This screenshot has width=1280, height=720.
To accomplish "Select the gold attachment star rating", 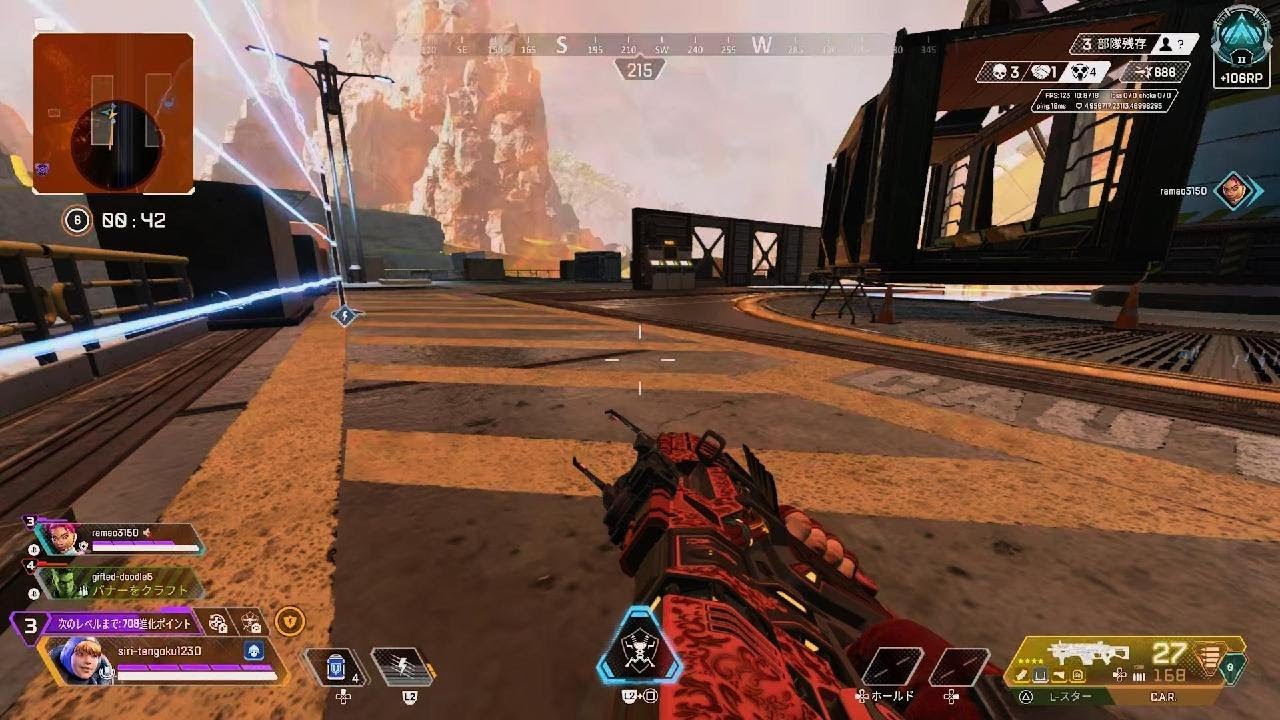I will coord(1028,661).
